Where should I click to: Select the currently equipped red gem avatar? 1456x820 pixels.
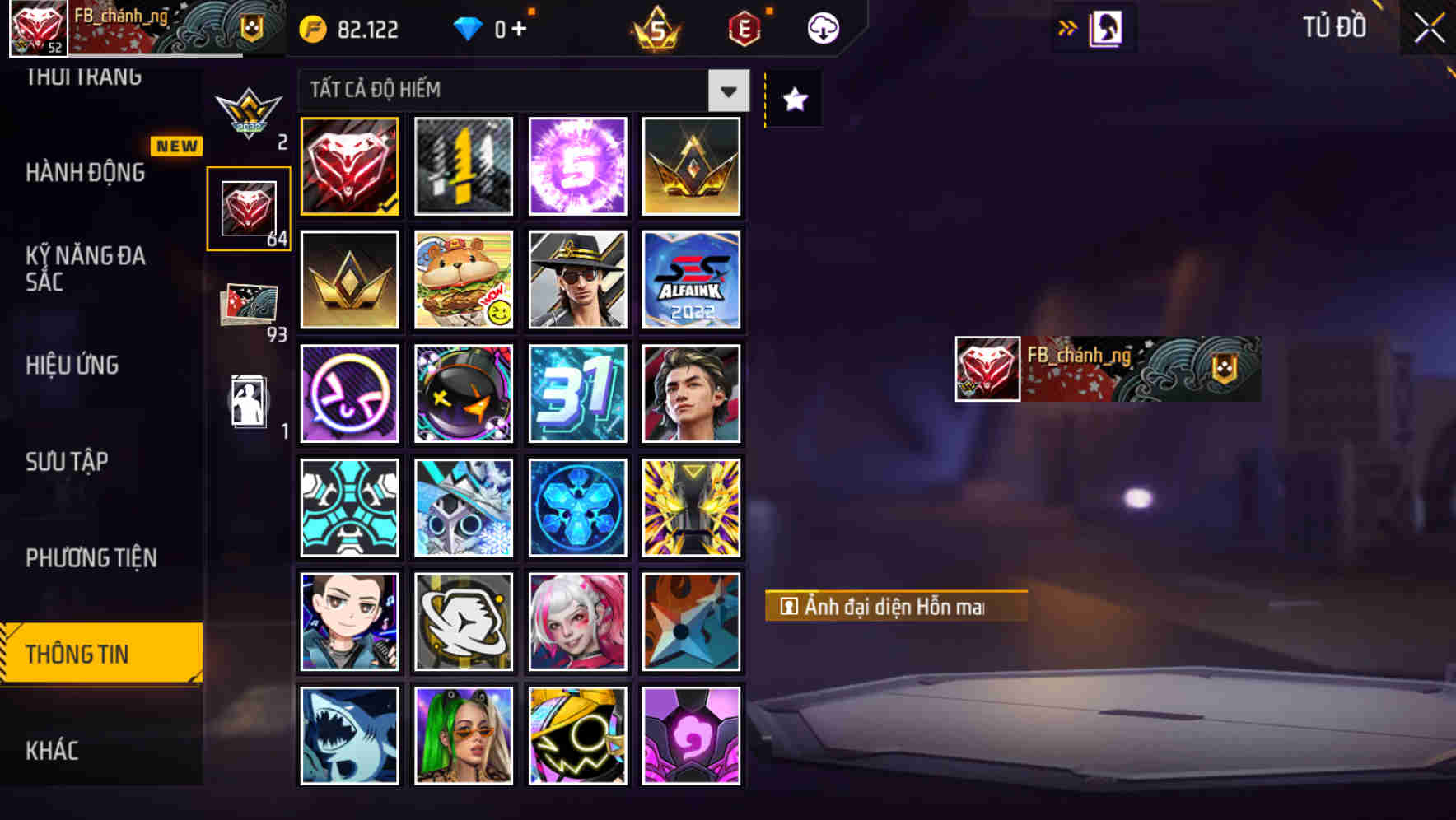click(348, 165)
